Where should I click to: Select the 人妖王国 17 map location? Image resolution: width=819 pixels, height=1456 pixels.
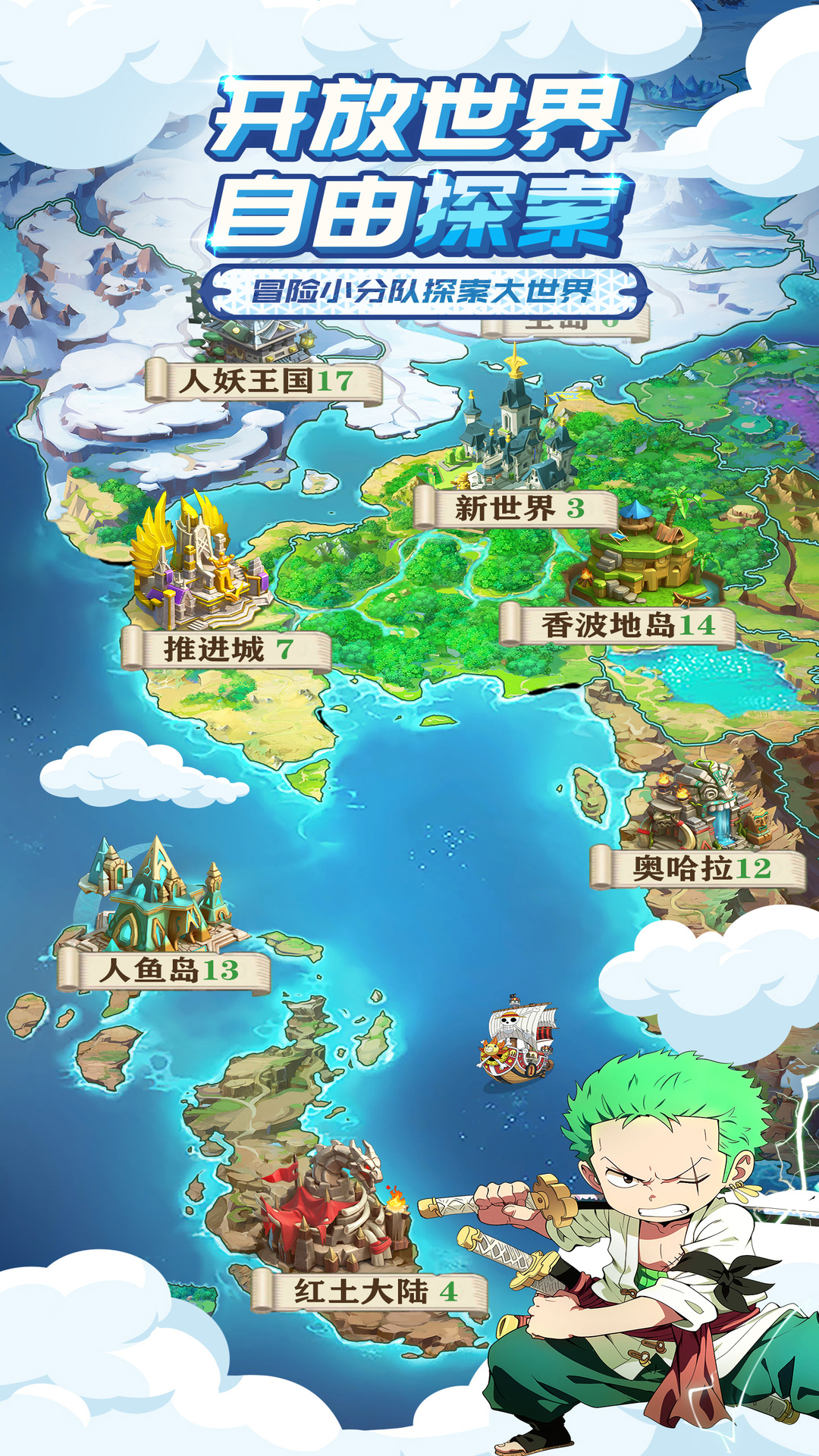[x=264, y=381]
